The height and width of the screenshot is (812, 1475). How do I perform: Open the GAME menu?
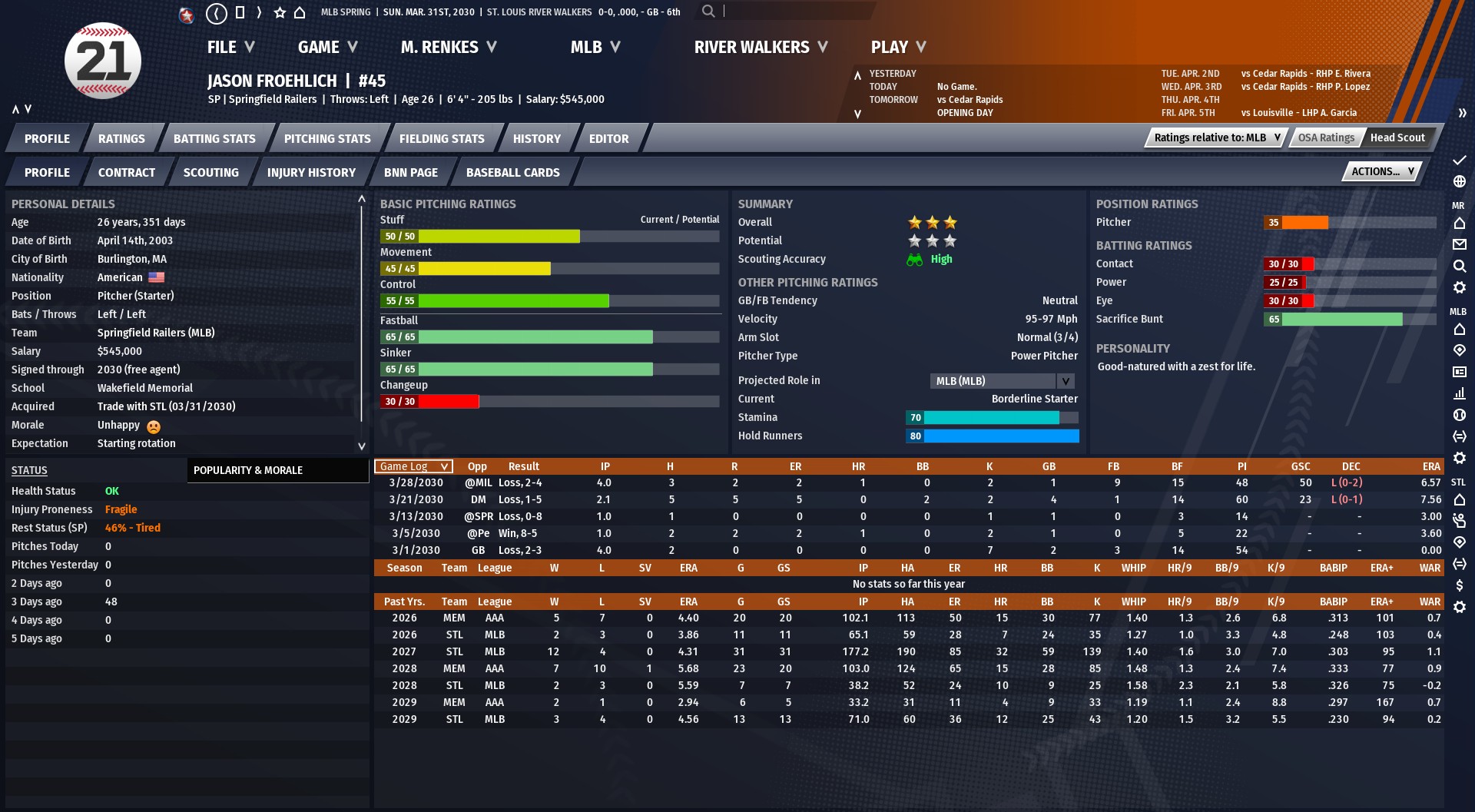[x=327, y=48]
